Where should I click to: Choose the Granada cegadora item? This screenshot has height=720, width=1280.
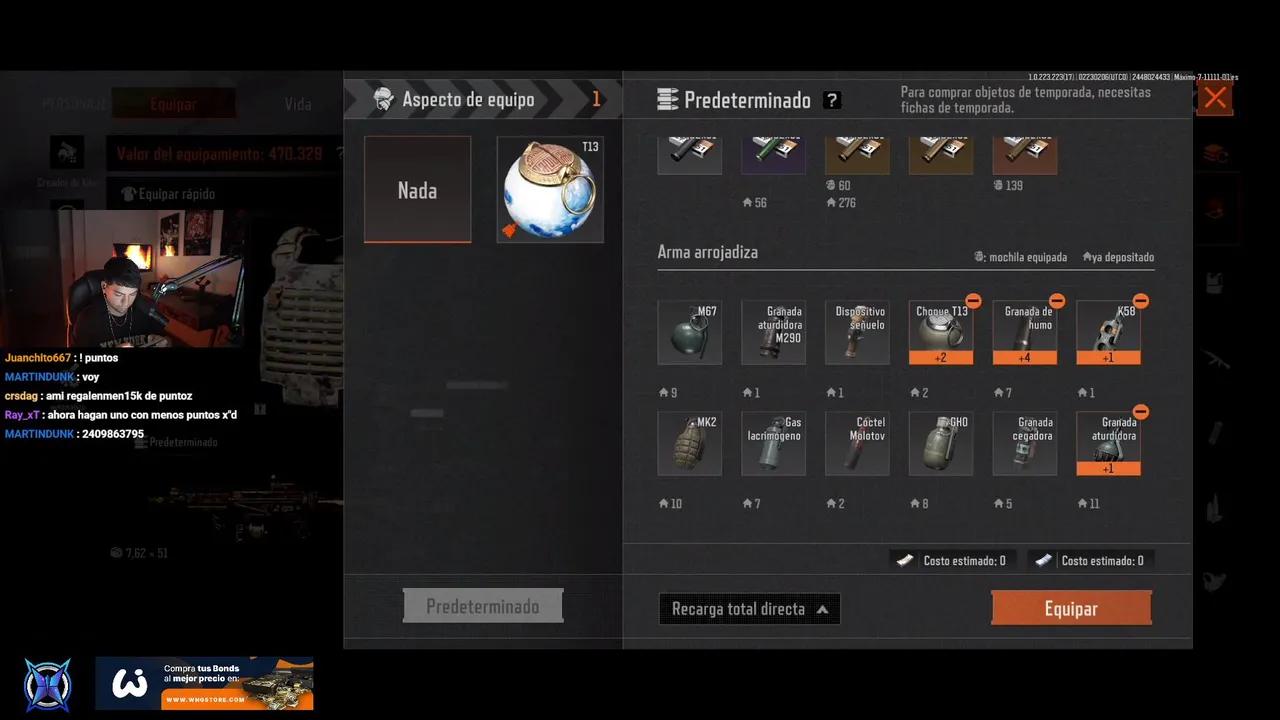1025,442
